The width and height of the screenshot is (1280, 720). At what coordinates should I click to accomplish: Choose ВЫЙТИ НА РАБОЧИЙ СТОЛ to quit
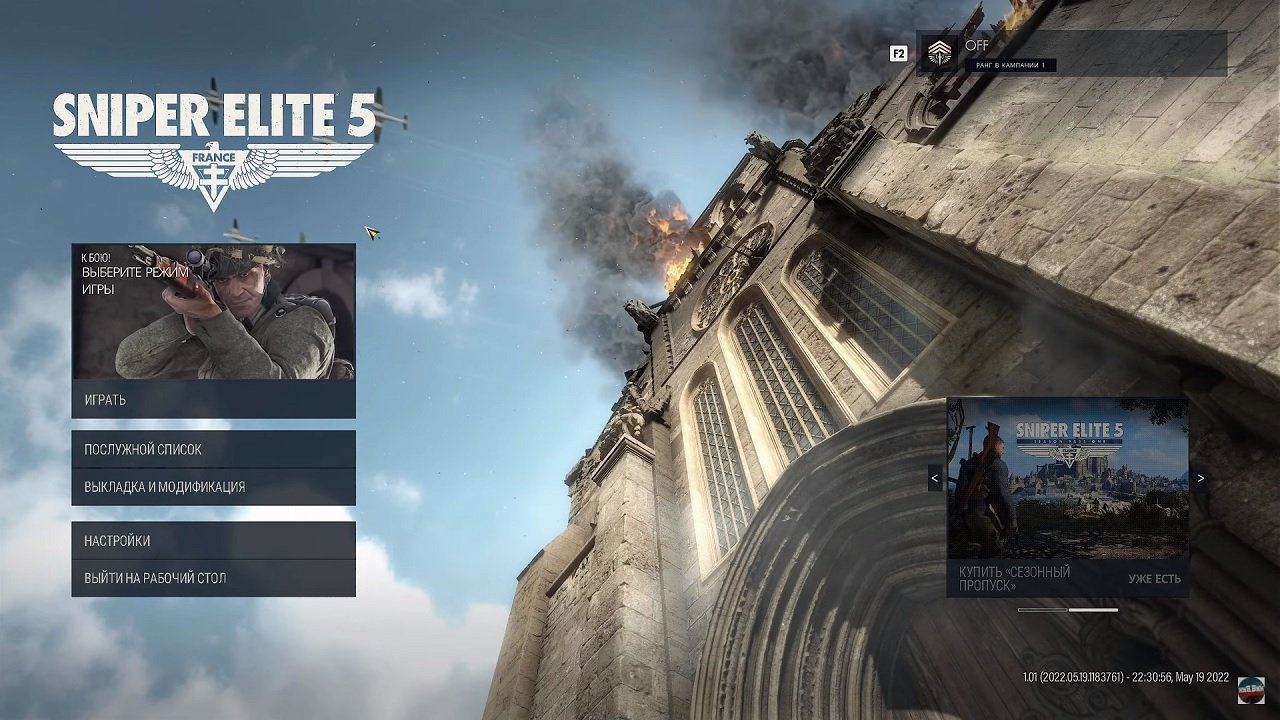tap(213, 578)
